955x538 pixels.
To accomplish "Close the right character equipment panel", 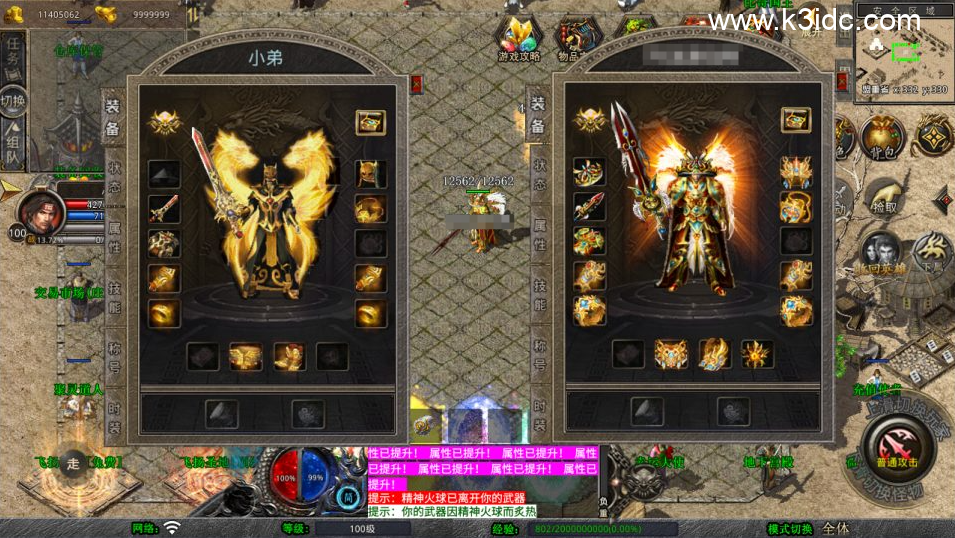I will pos(844,84).
